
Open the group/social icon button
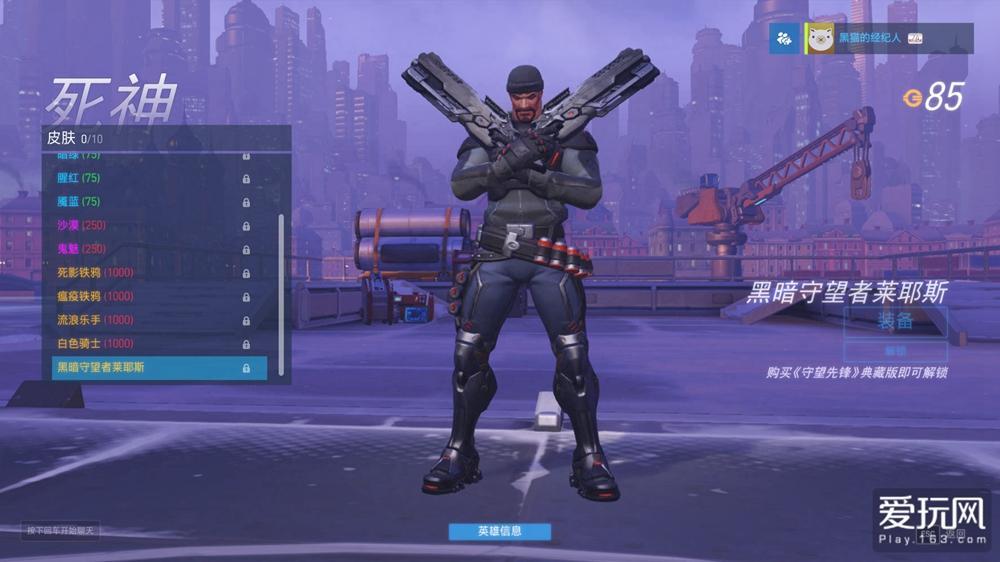click(784, 38)
